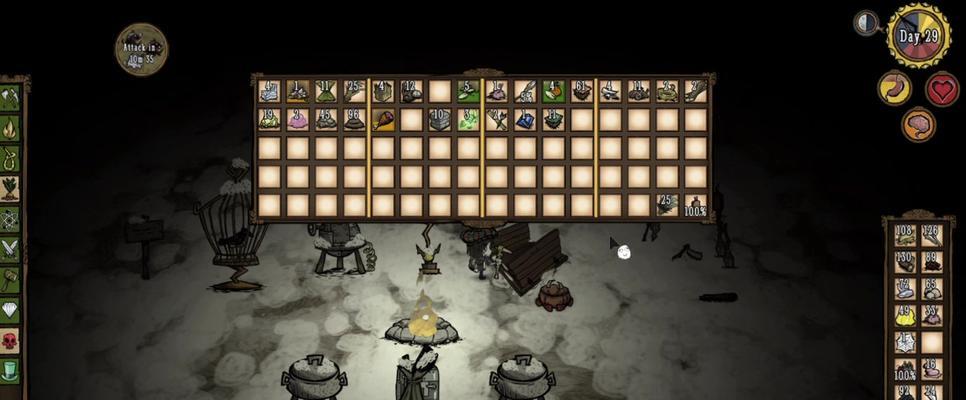
Task: Pick the chest stack of 45 items
Action: (325, 120)
